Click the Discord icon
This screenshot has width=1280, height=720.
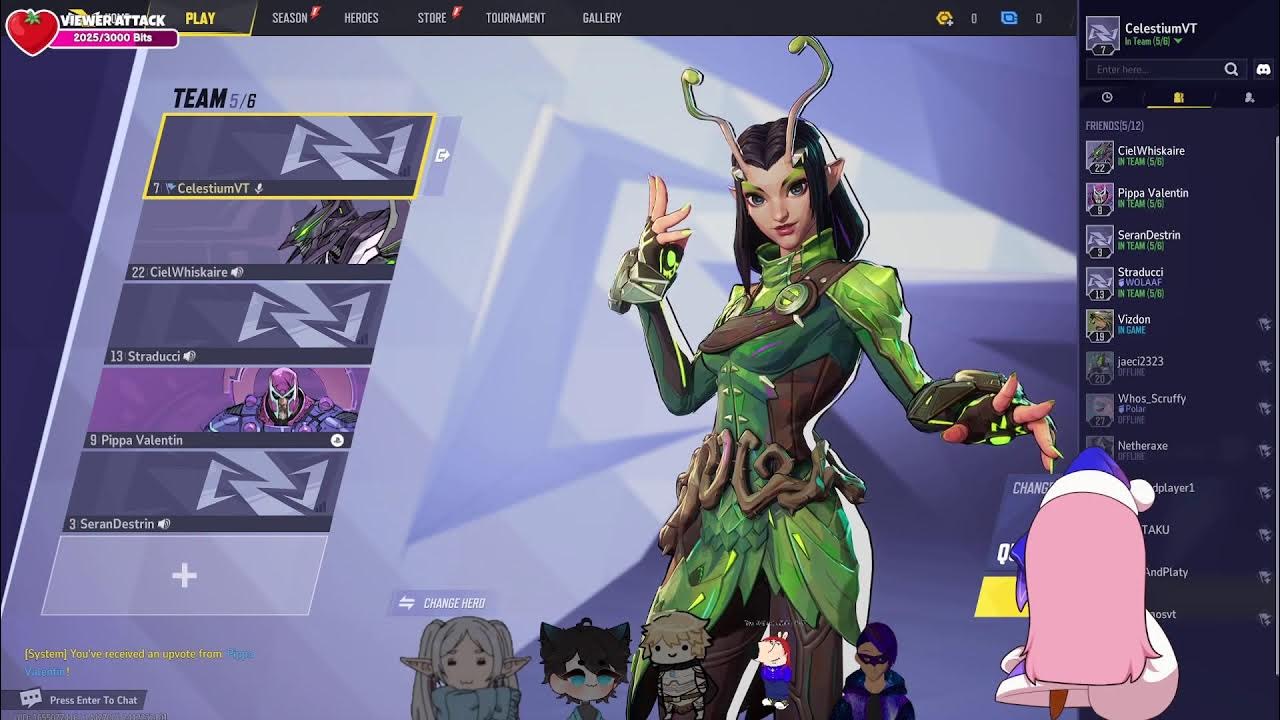(1263, 69)
